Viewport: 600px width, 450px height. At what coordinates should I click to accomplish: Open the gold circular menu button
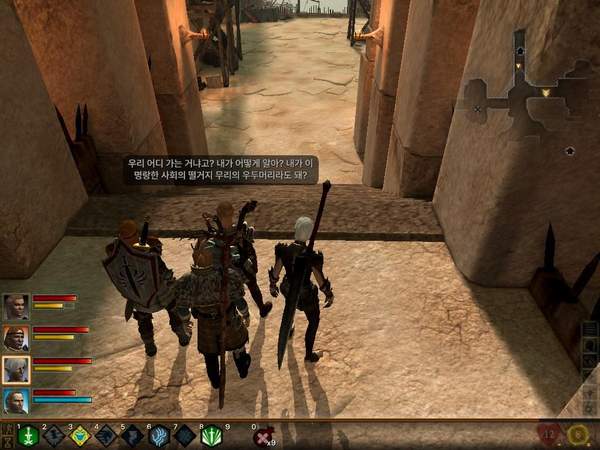click(x=579, y=435)
